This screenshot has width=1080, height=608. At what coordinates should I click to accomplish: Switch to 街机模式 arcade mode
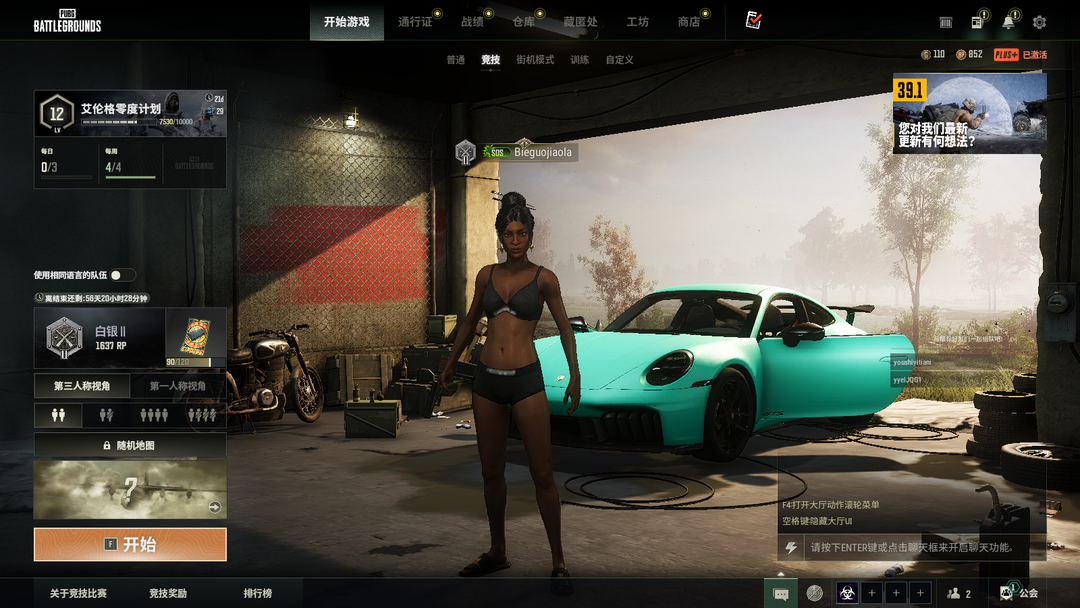pos(534,60)
